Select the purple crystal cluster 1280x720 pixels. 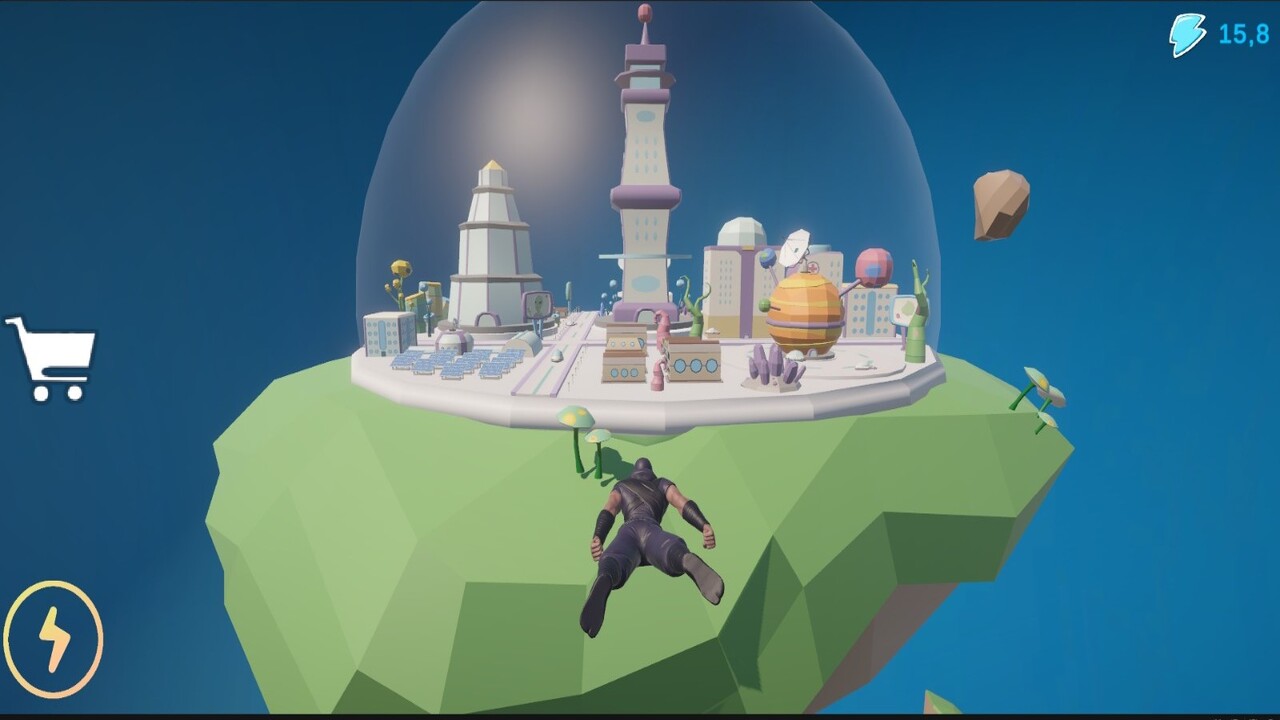(x=775, y=366)
